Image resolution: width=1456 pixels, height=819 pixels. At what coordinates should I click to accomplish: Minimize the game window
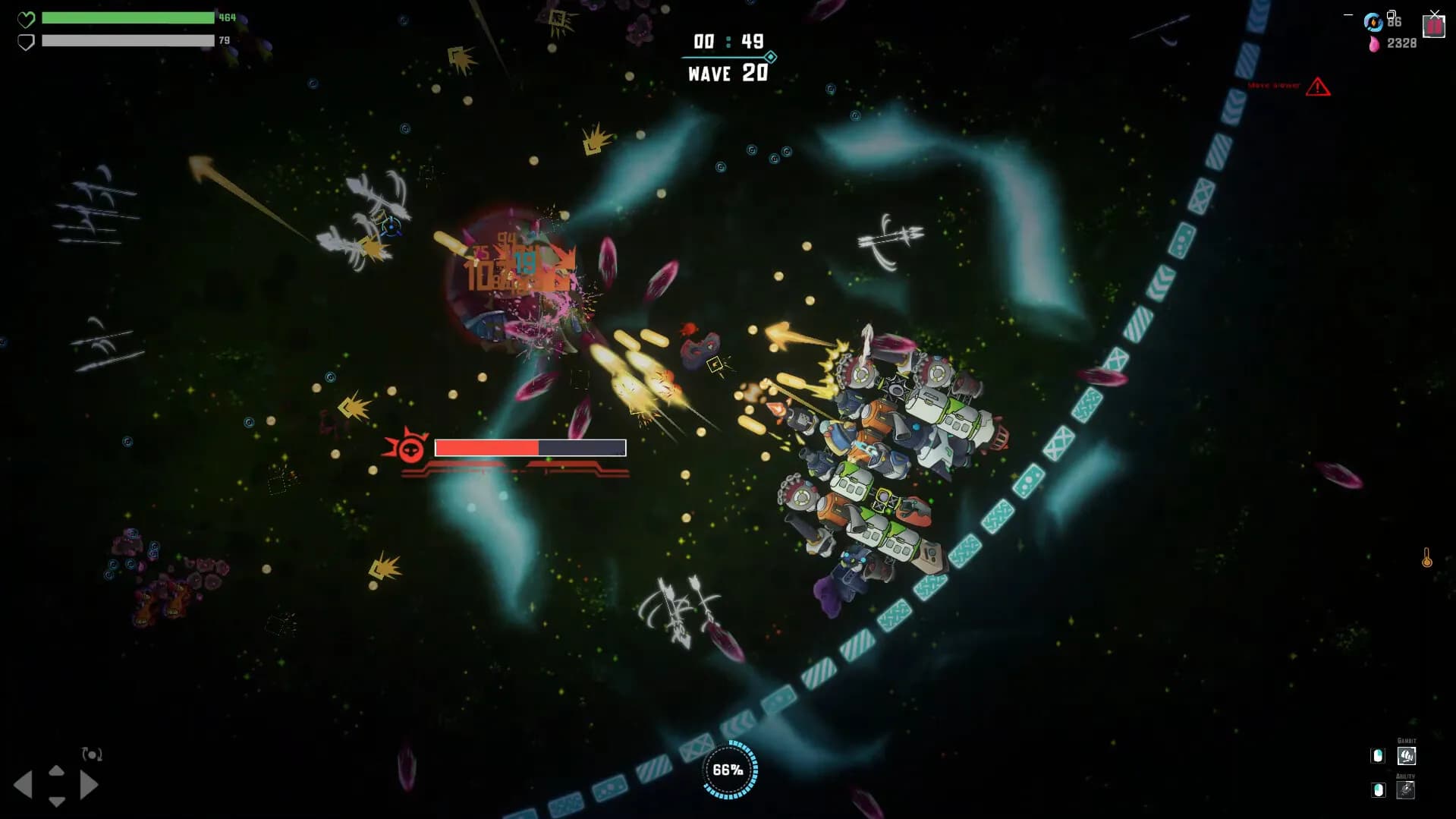pos(1348,14)
